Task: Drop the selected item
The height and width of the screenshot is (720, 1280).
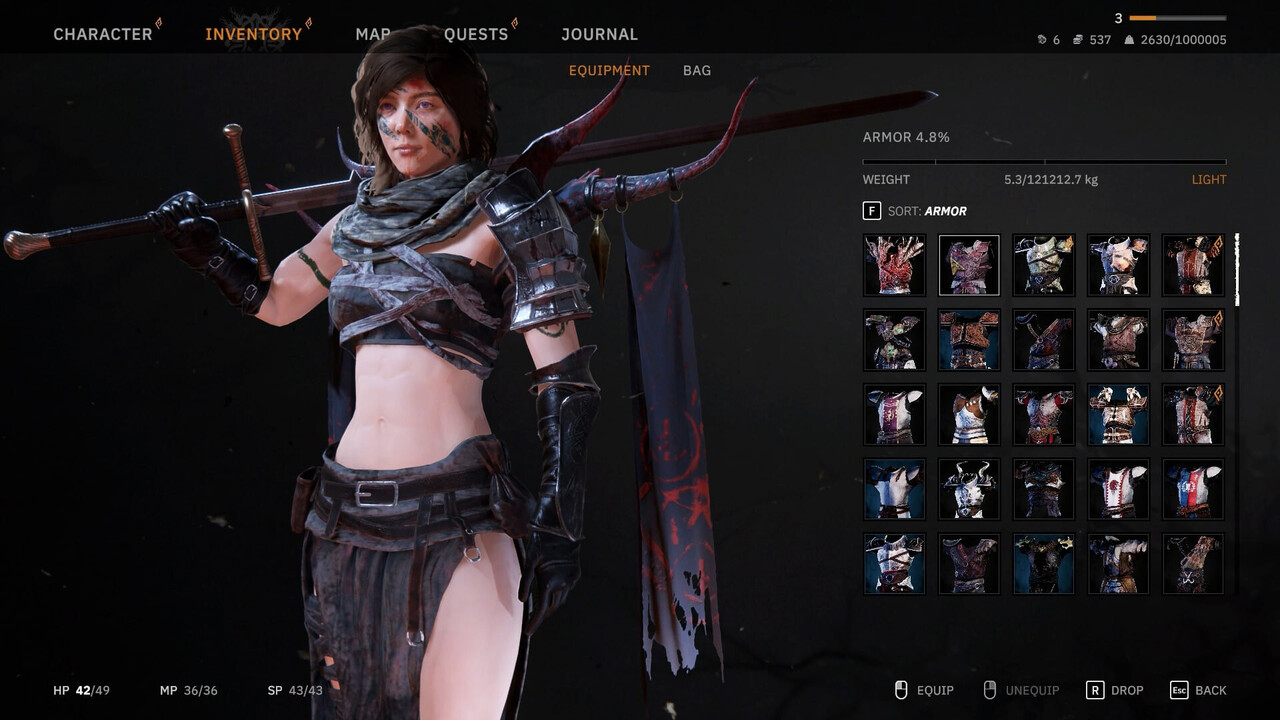Action: (1115, 690)
